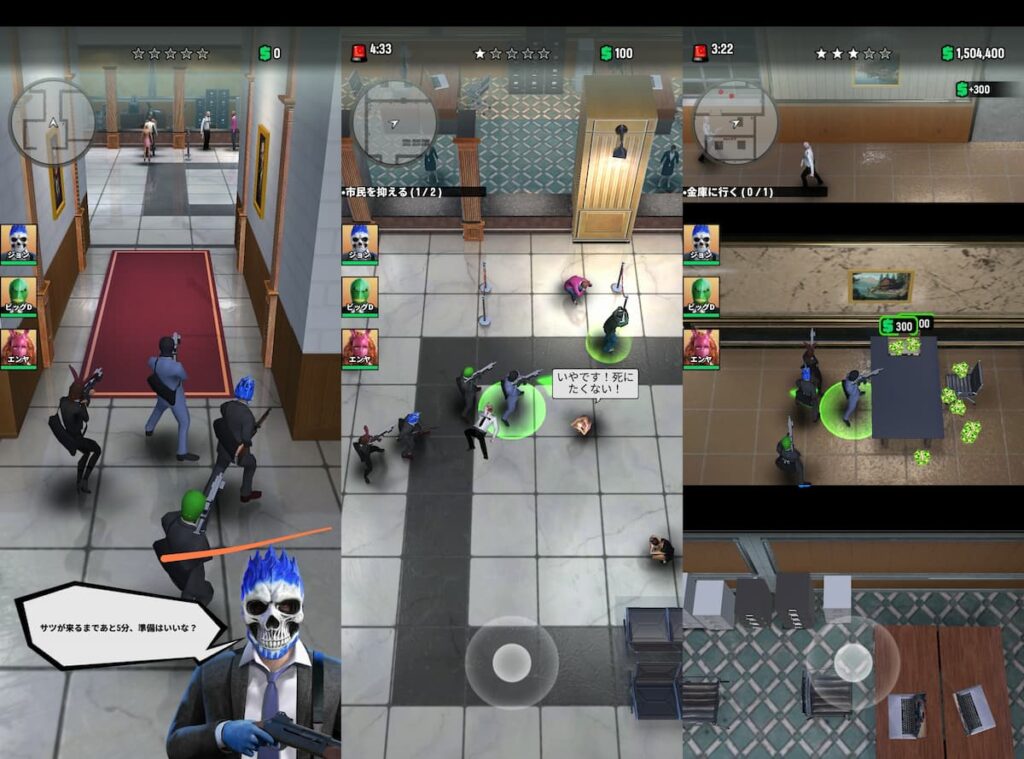1024x759 pixels.
Task: Tap the skull-masked leader's speech bubble
Action: click(x=120, y=627)
